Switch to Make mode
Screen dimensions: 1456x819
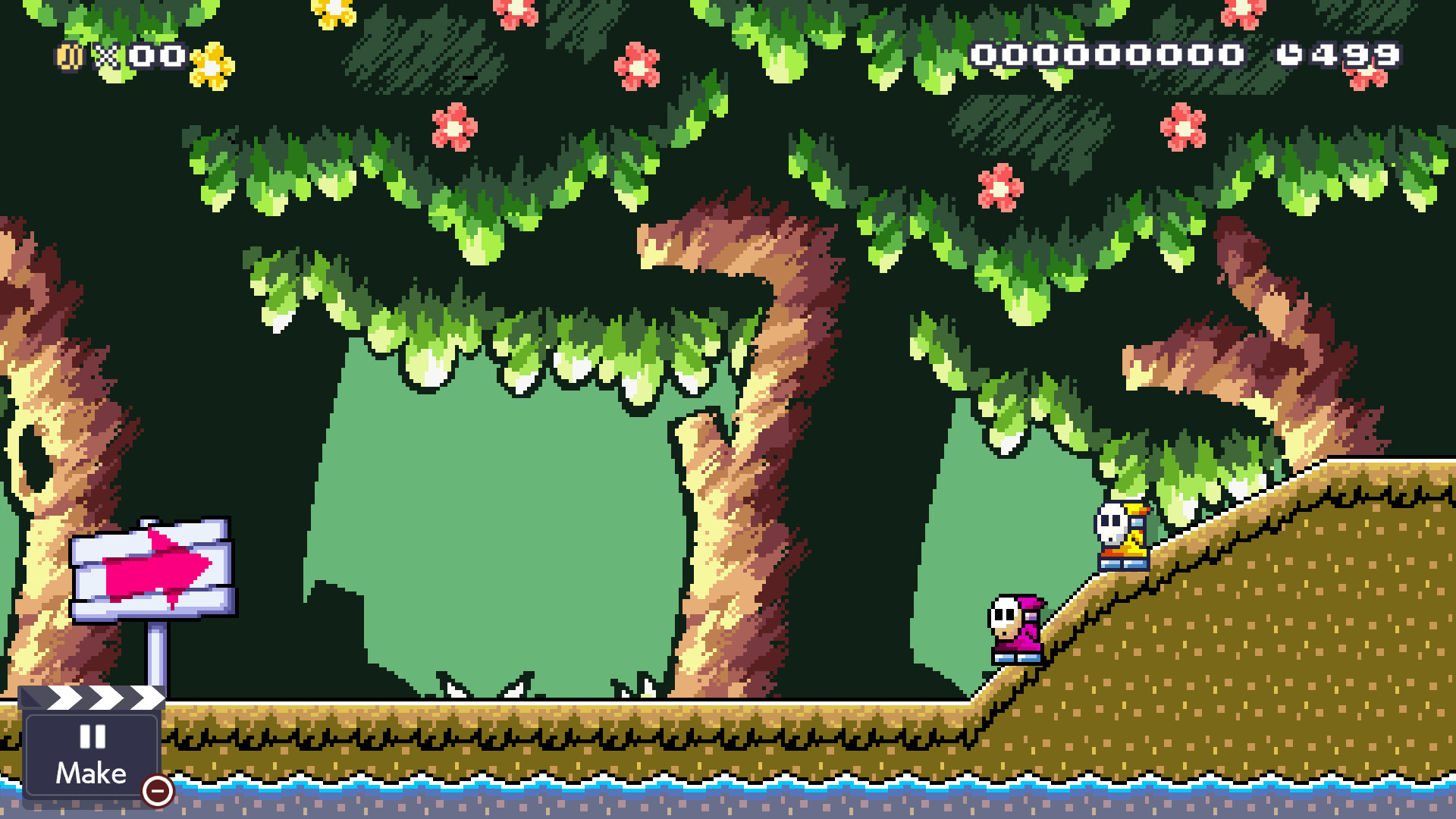click(x=90, y=773)
